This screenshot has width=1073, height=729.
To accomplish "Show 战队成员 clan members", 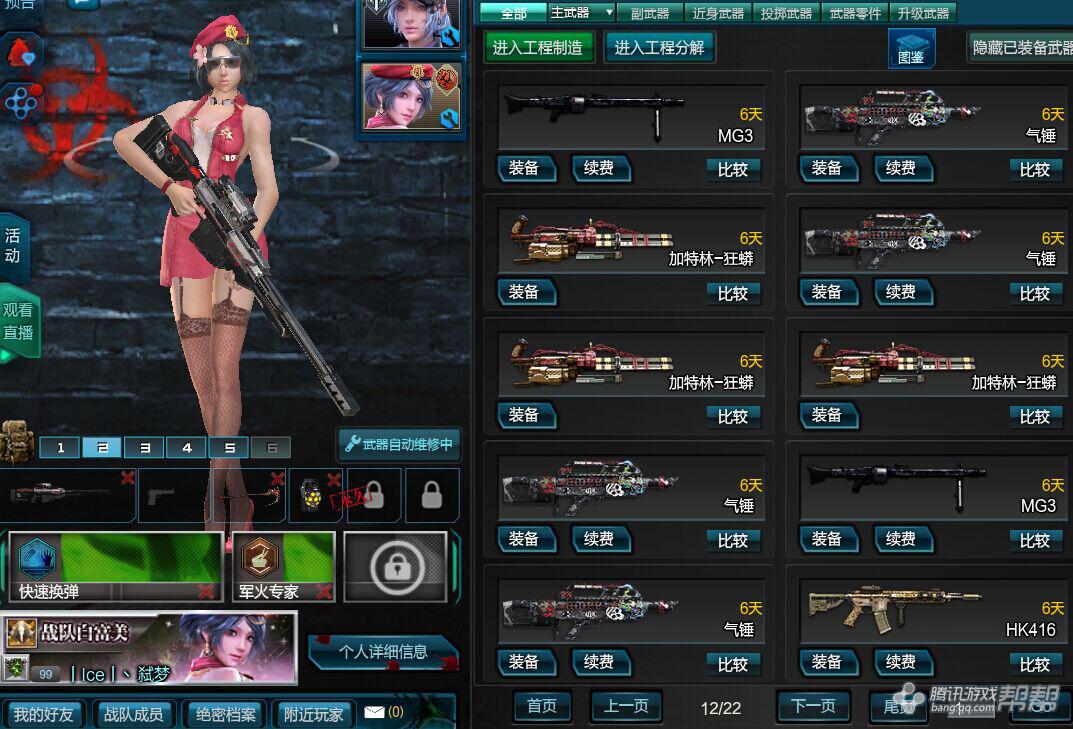I will pyautogui.click(x=133, y=714).
